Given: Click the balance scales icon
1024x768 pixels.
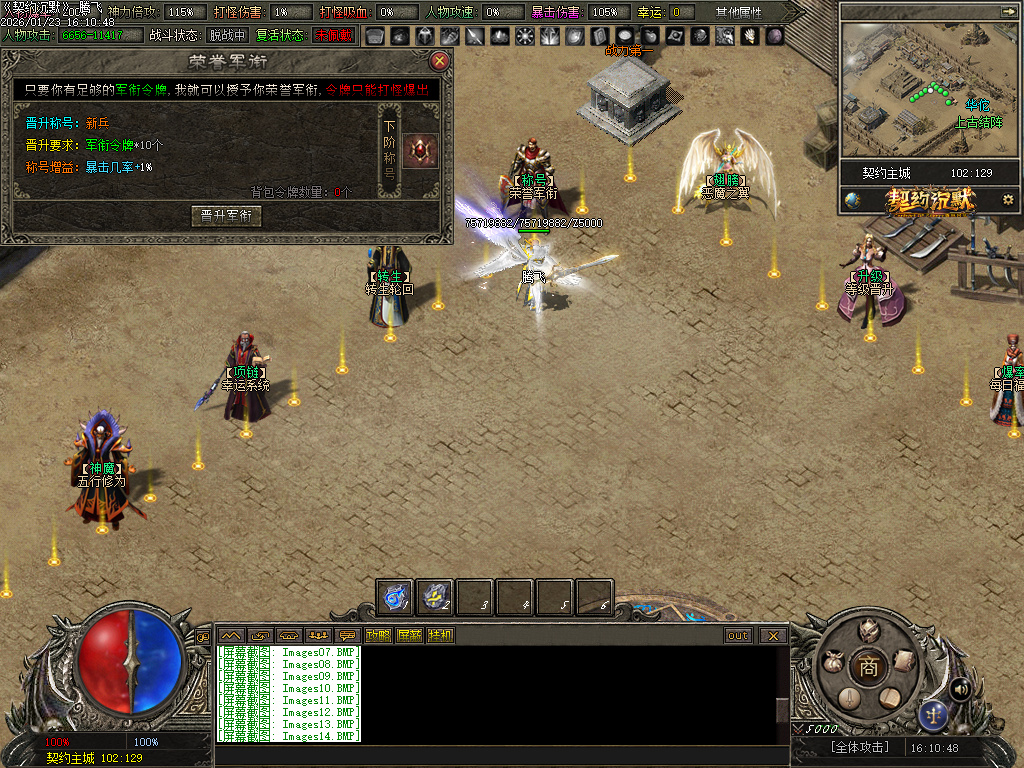Looking at the screenshot, I should [x=933, y=714].
